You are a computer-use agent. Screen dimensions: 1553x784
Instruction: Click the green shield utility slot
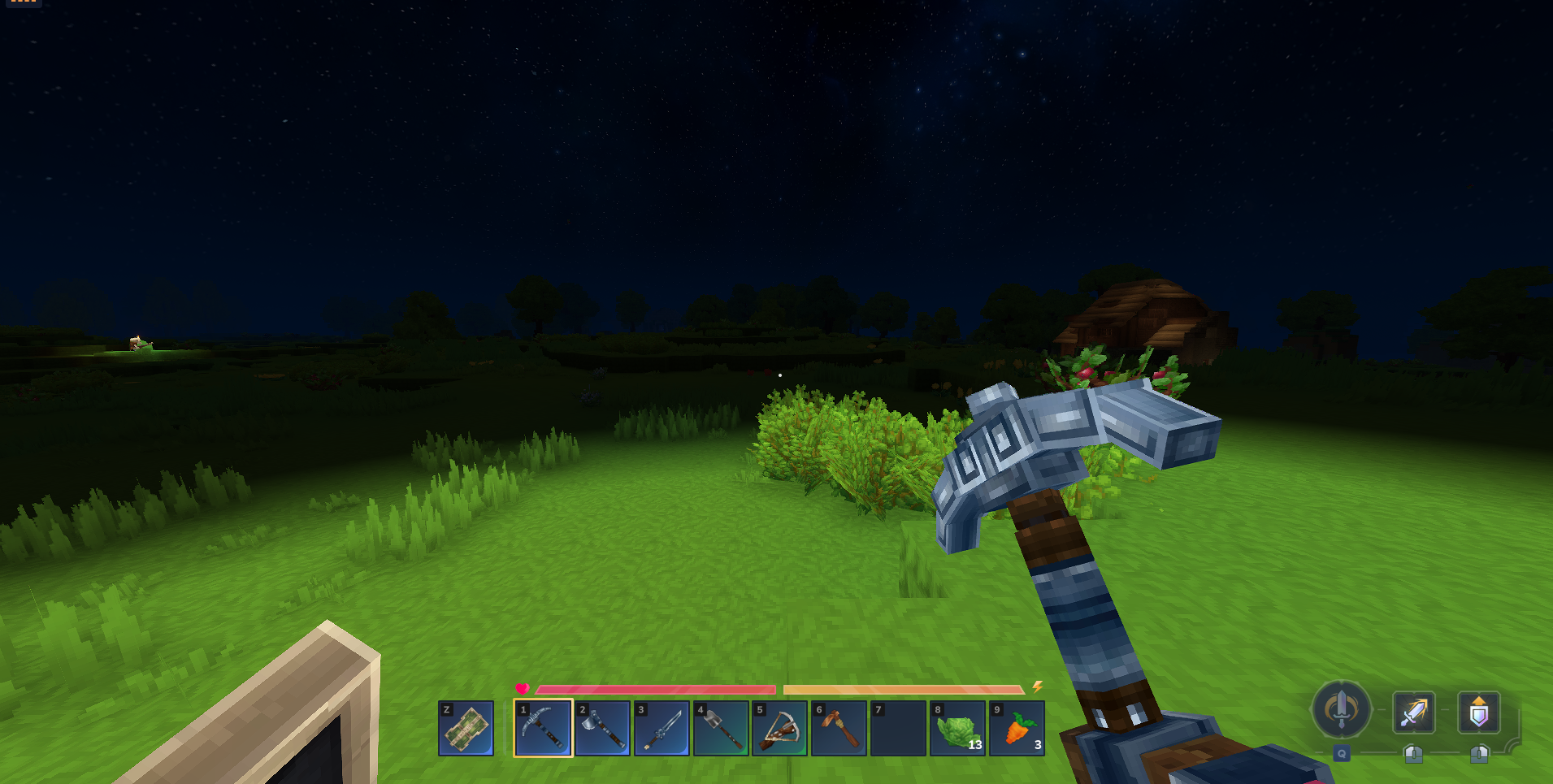pos(466,728)
